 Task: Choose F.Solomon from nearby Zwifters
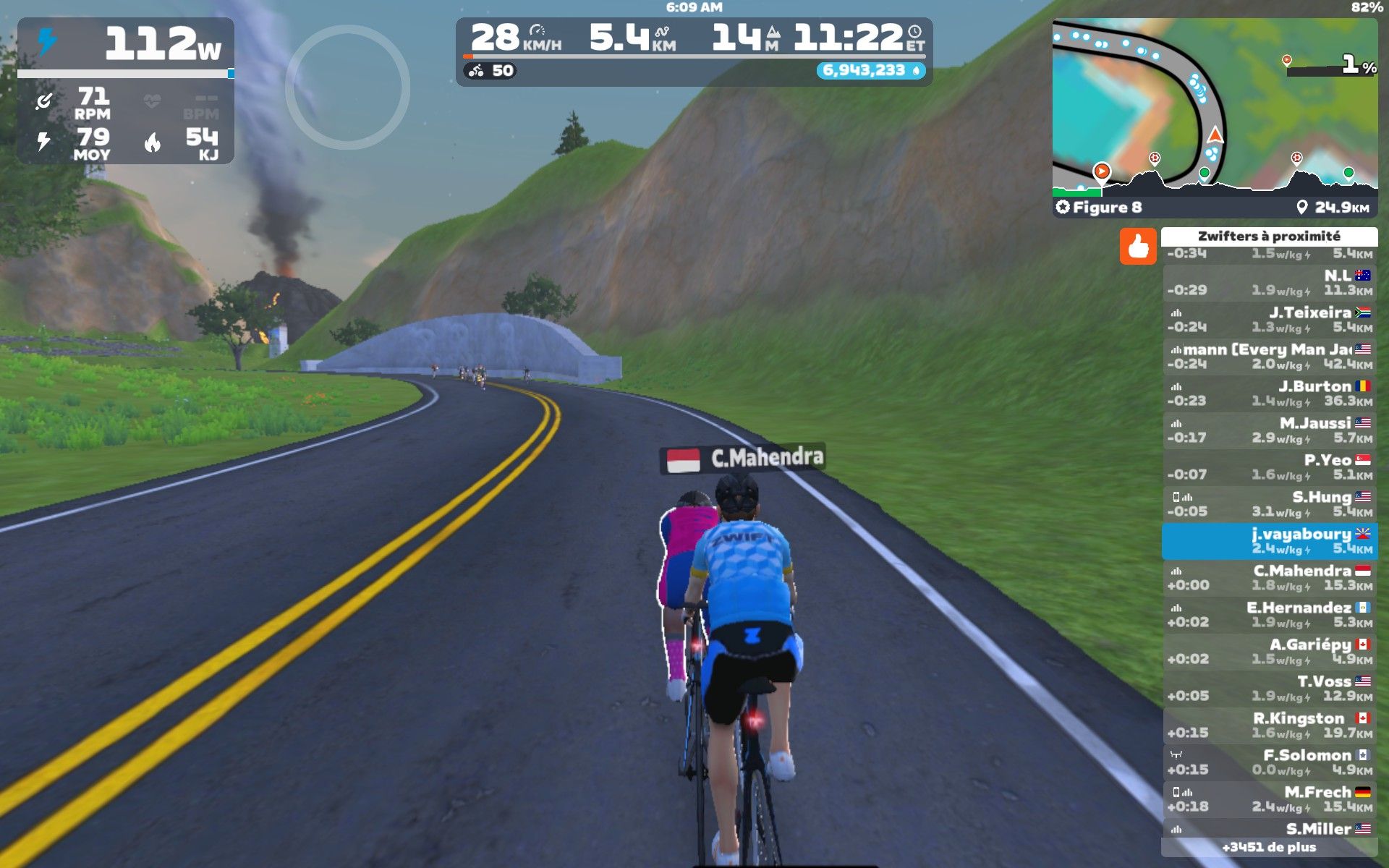pos(1270,762)
